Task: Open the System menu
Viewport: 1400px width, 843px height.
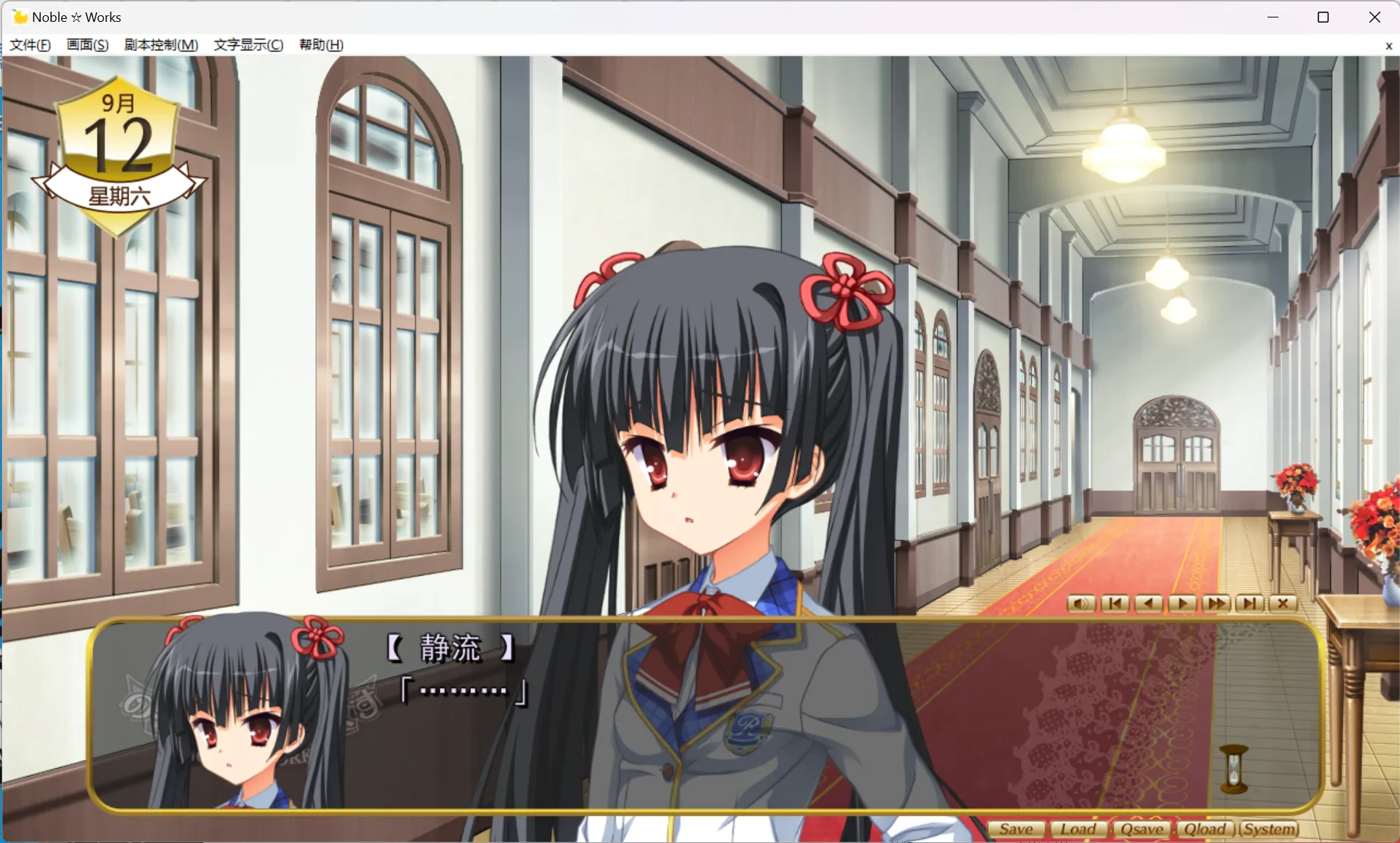Action: click(1269, 828)
